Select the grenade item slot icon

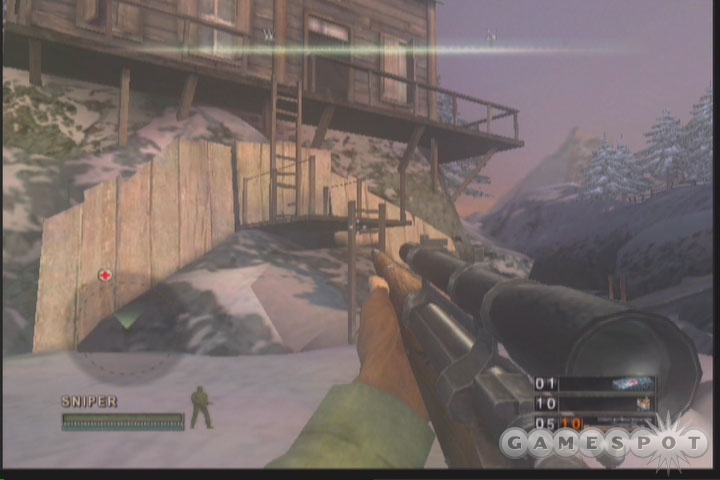click(640, 403)
